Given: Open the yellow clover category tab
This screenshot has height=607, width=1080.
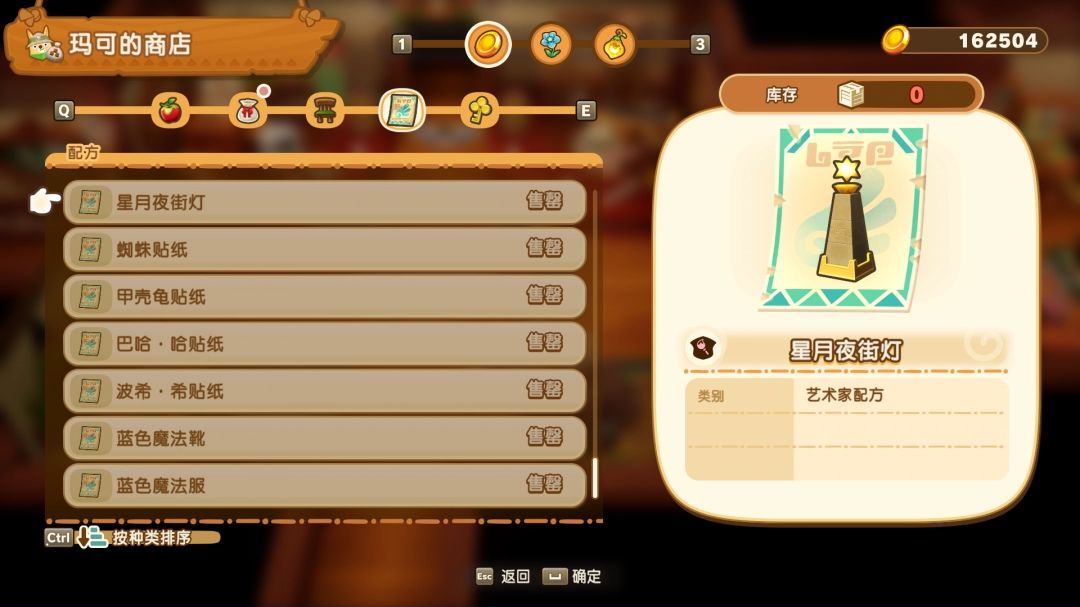Looking at the screenshot, I should (479, 110).
